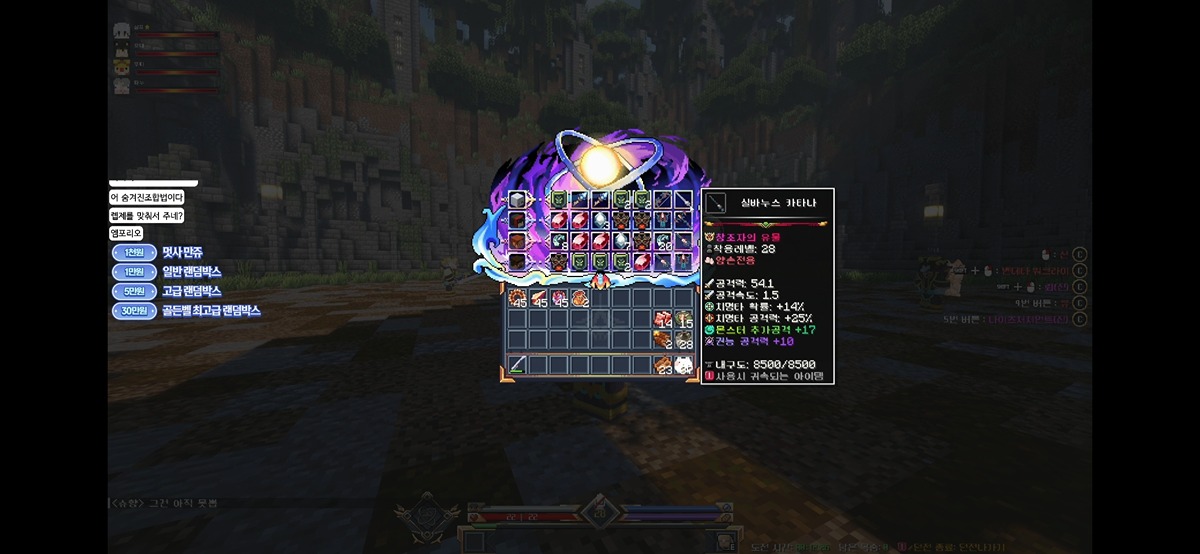Select the red meat stack of 14
This screenshot has width=1200, height=554.
[663, 319]
